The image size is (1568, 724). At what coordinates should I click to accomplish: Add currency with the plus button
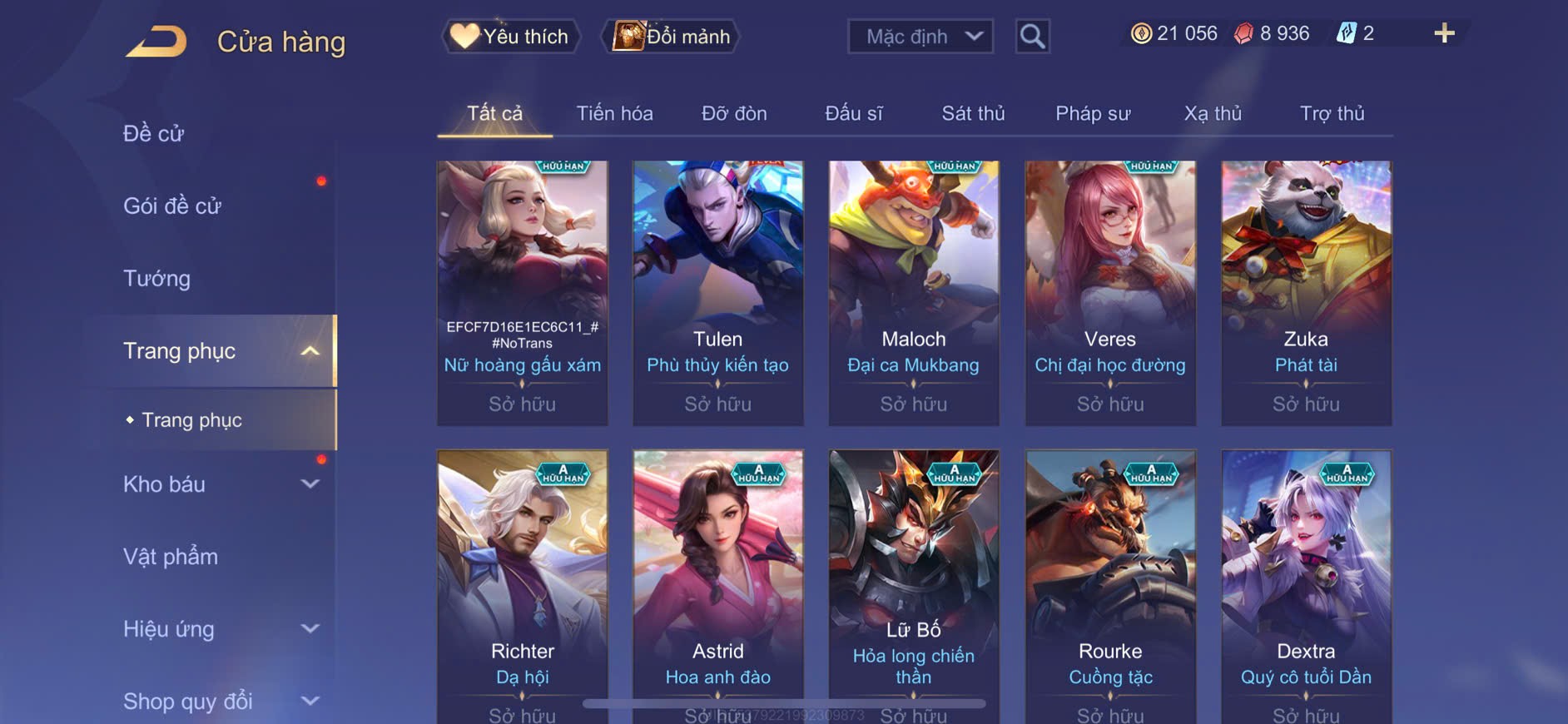[x=1444, y=33]
